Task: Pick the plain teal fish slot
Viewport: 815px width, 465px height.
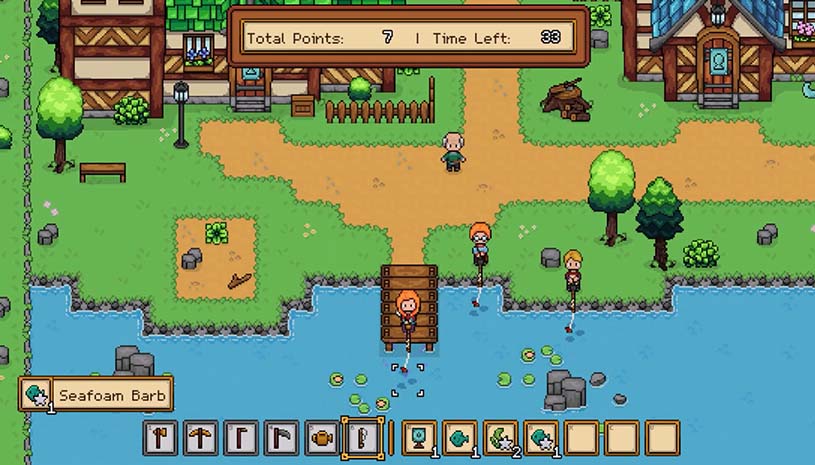Action: (459, 438)
